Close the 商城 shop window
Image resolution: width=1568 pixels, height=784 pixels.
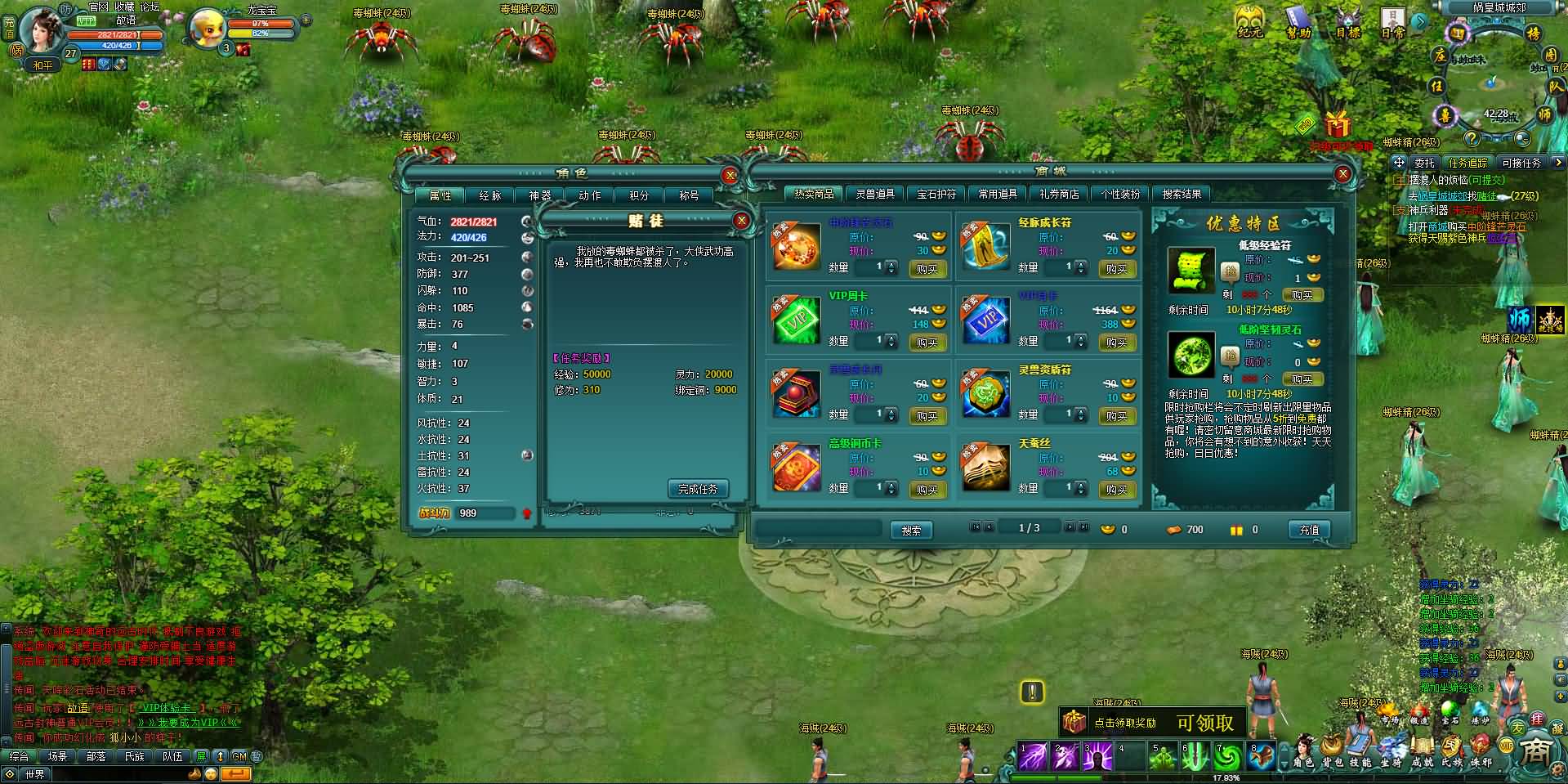[1342, 173]
